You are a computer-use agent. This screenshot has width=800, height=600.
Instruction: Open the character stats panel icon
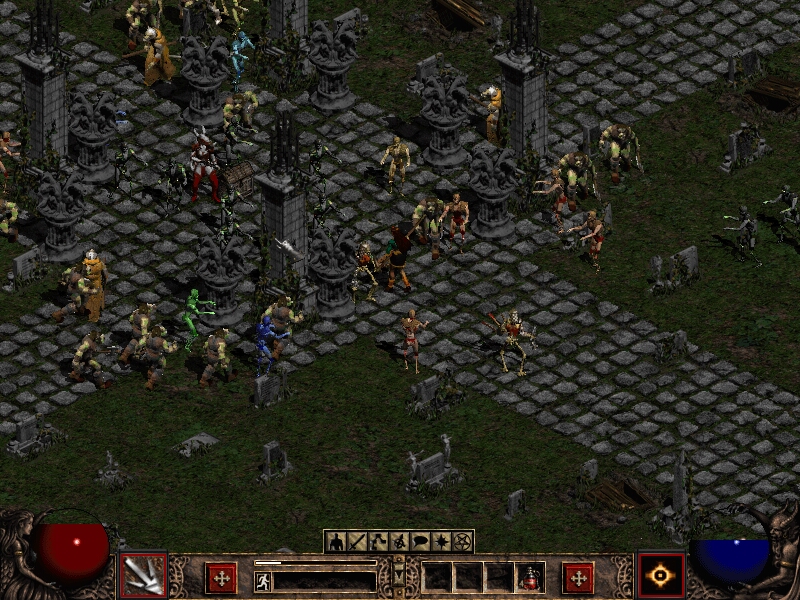click(337, 542)
